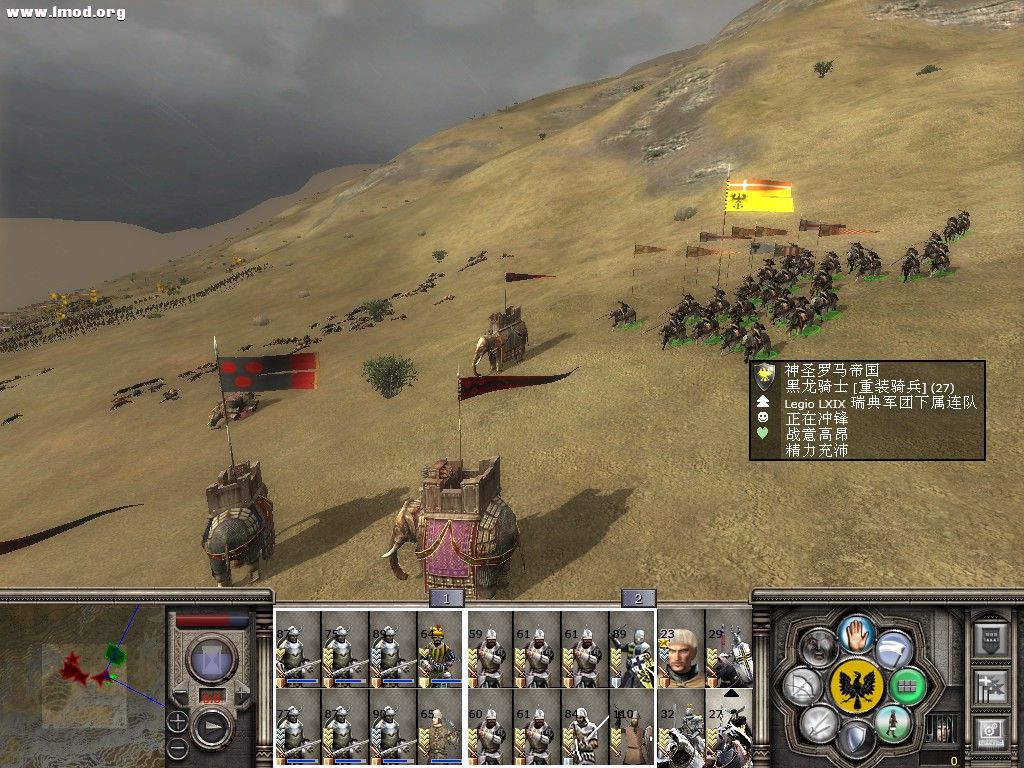
Task: Open the gear options button
Action: pos(990,732)
